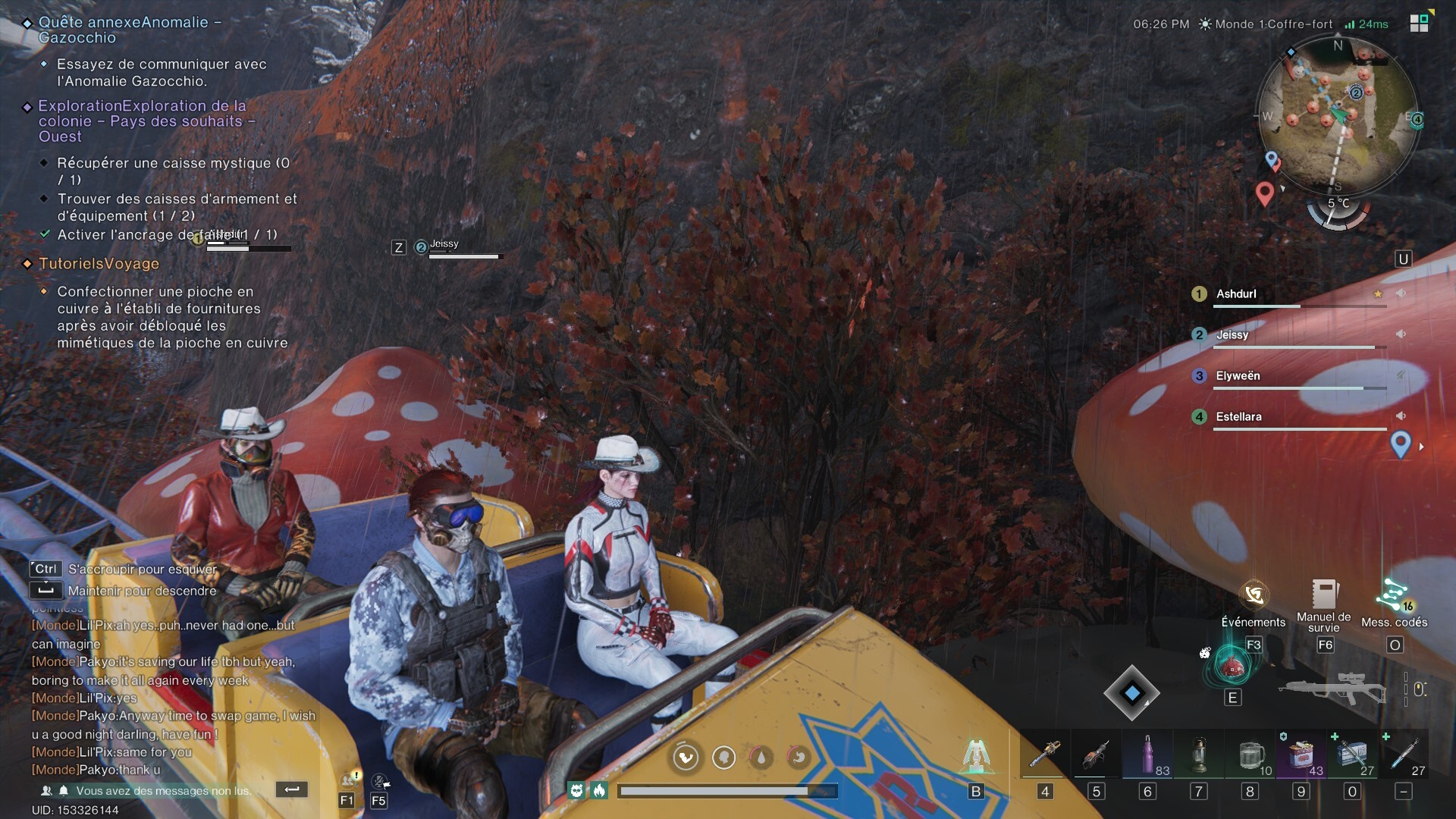Open the Mess. codés menu

pos(1394,596)
